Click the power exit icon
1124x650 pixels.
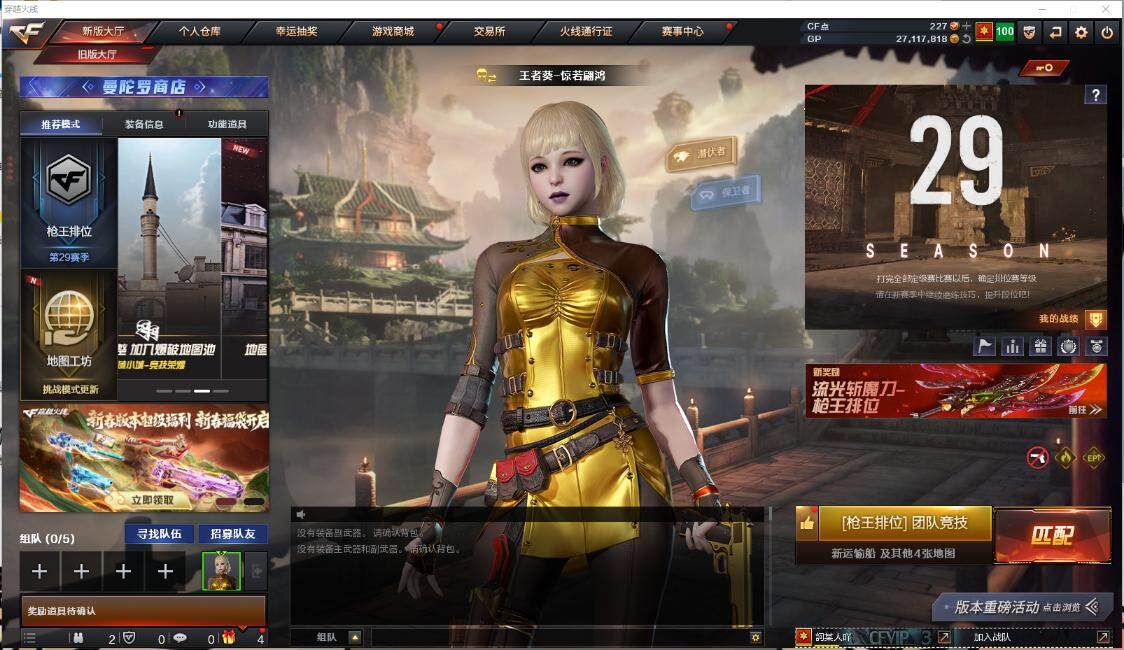click(x=1107, y=32)
